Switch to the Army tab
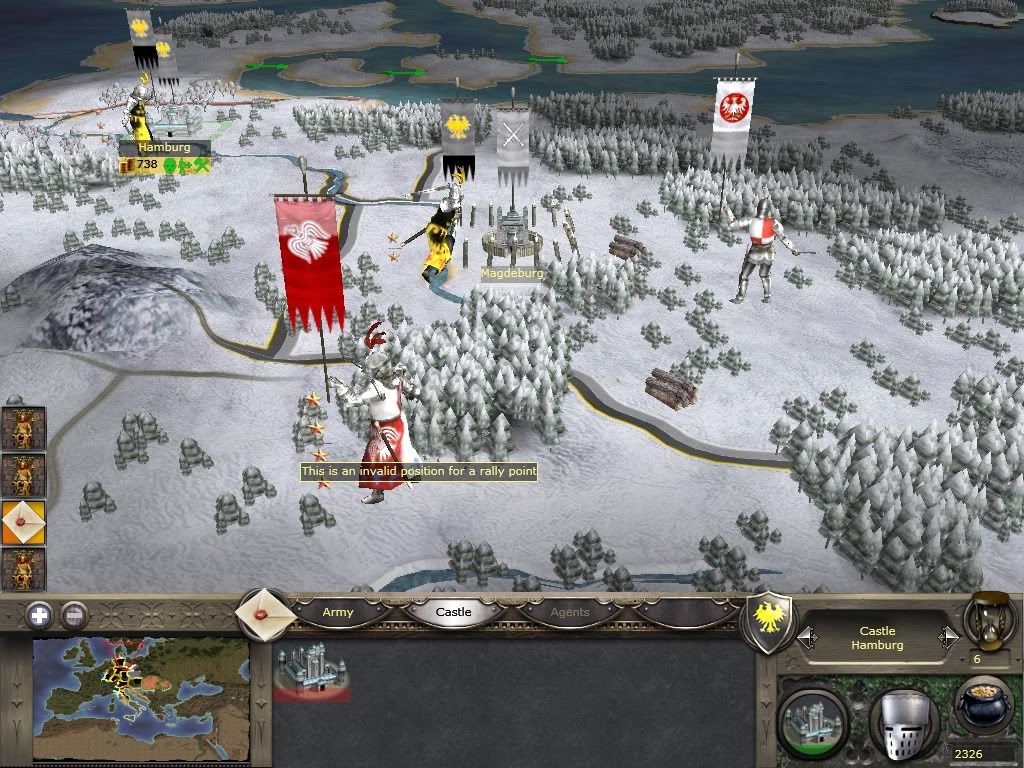This screenshot has height=768, width=1024. pyautogui.click(x=338, y=612)
